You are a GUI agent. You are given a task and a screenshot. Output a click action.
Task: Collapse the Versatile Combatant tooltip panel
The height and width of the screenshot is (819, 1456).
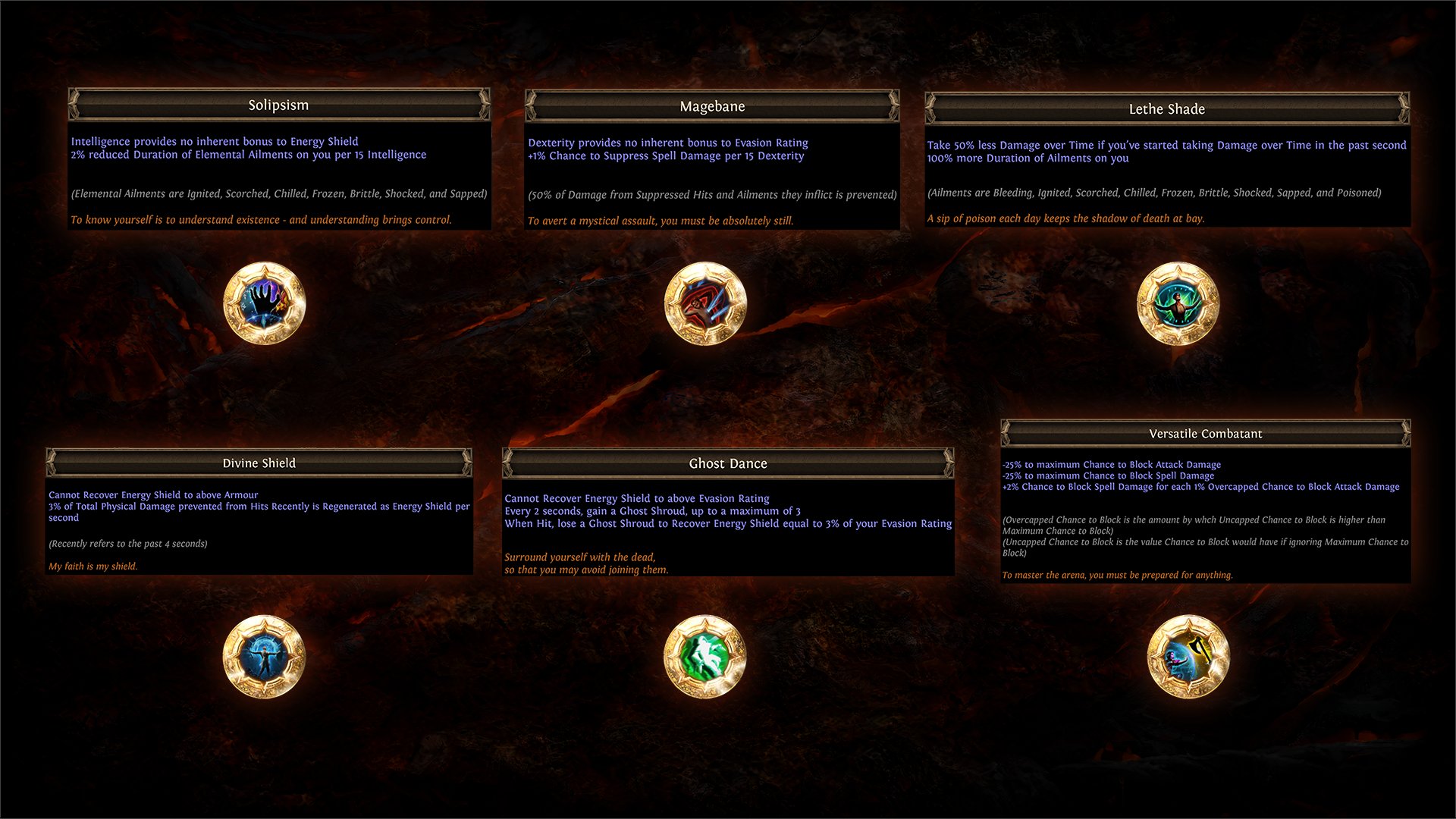[x=1205, y=433]
